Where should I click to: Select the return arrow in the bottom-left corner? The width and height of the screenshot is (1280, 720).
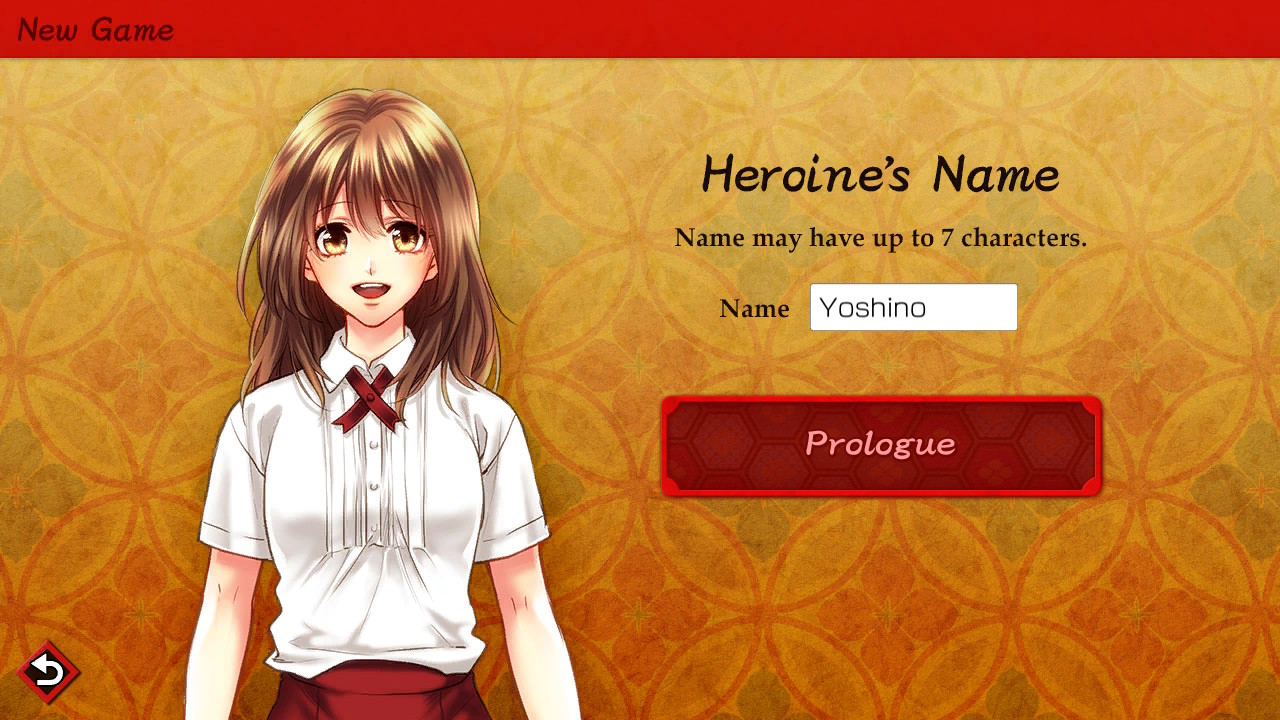coord(46,673)
